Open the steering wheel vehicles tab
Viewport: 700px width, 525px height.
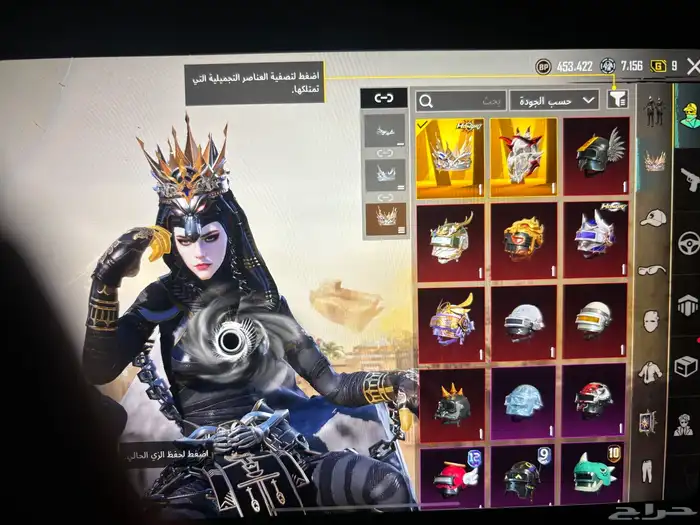coord(688,243)
